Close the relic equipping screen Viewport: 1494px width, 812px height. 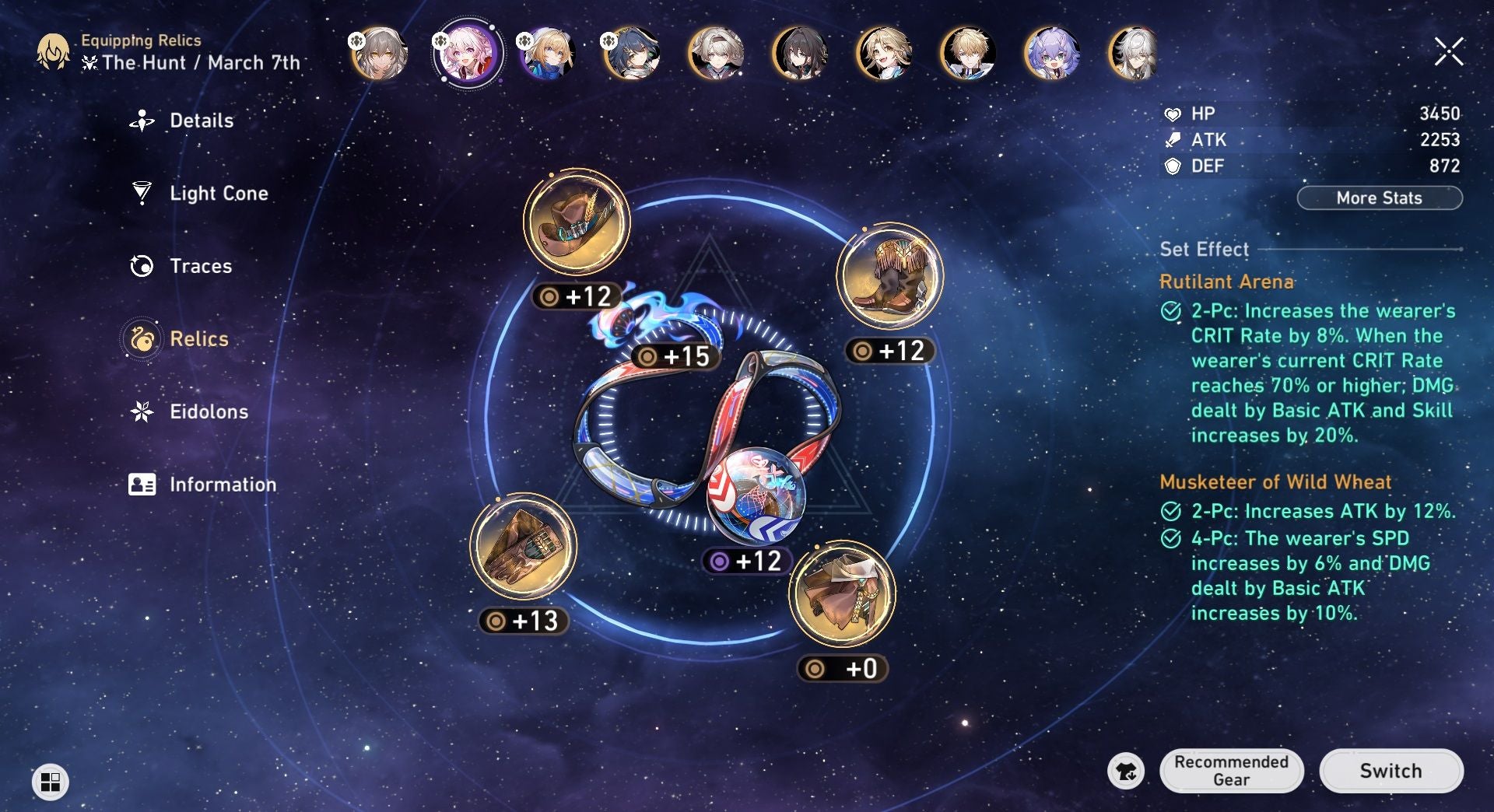click(x=1447, y=52)
